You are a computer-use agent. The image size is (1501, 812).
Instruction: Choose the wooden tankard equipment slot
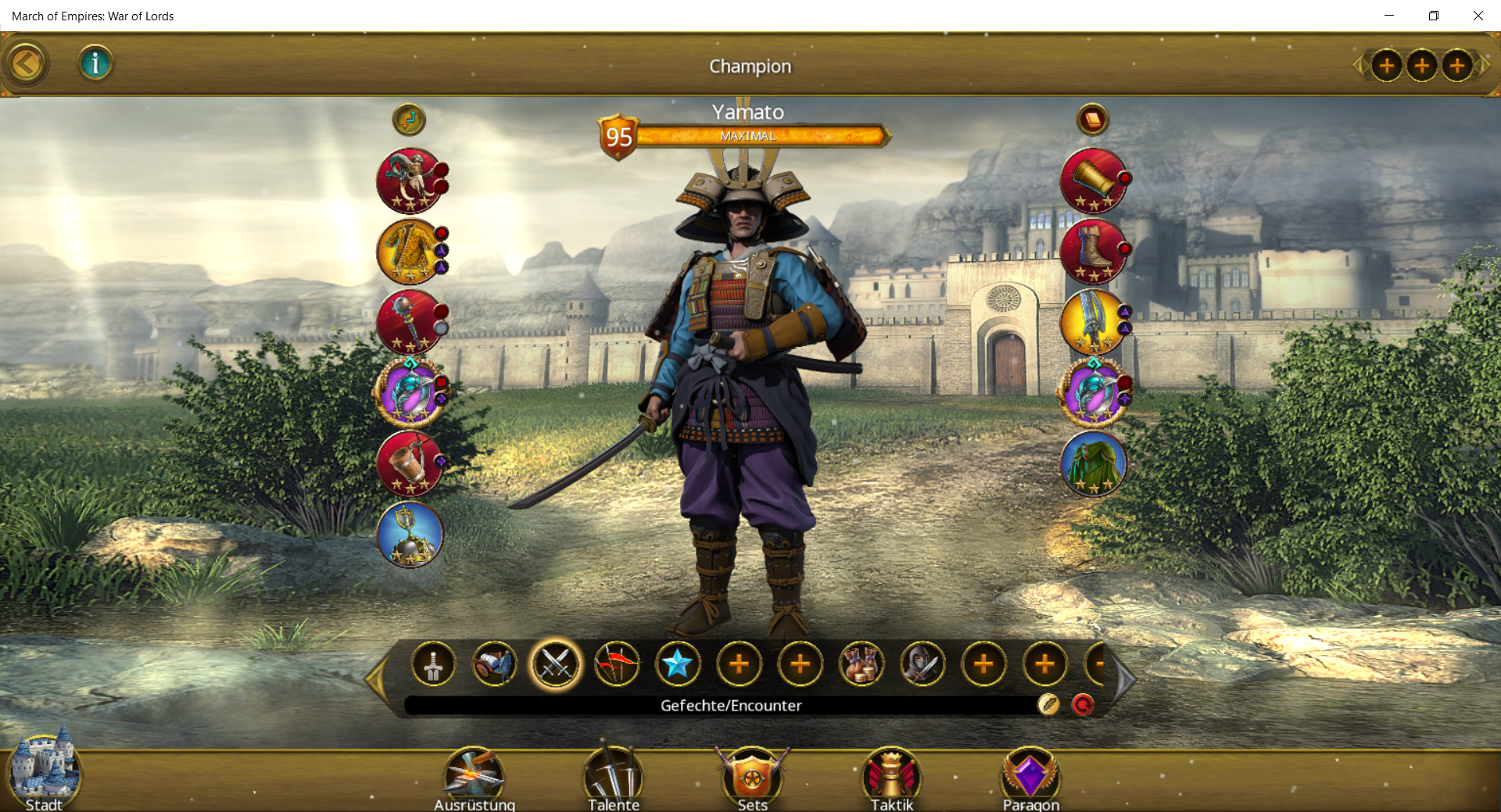point(410,463)
